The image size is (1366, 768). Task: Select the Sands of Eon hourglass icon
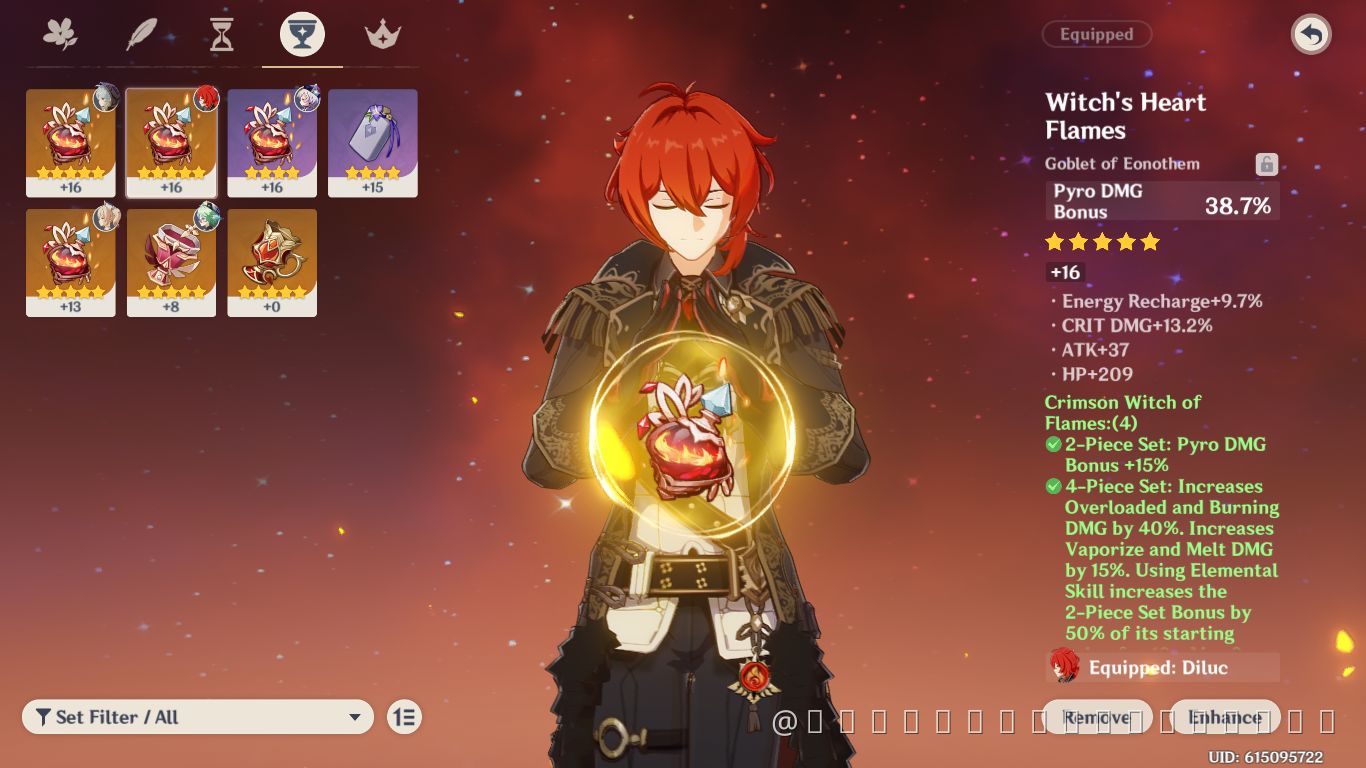point(220,33)
